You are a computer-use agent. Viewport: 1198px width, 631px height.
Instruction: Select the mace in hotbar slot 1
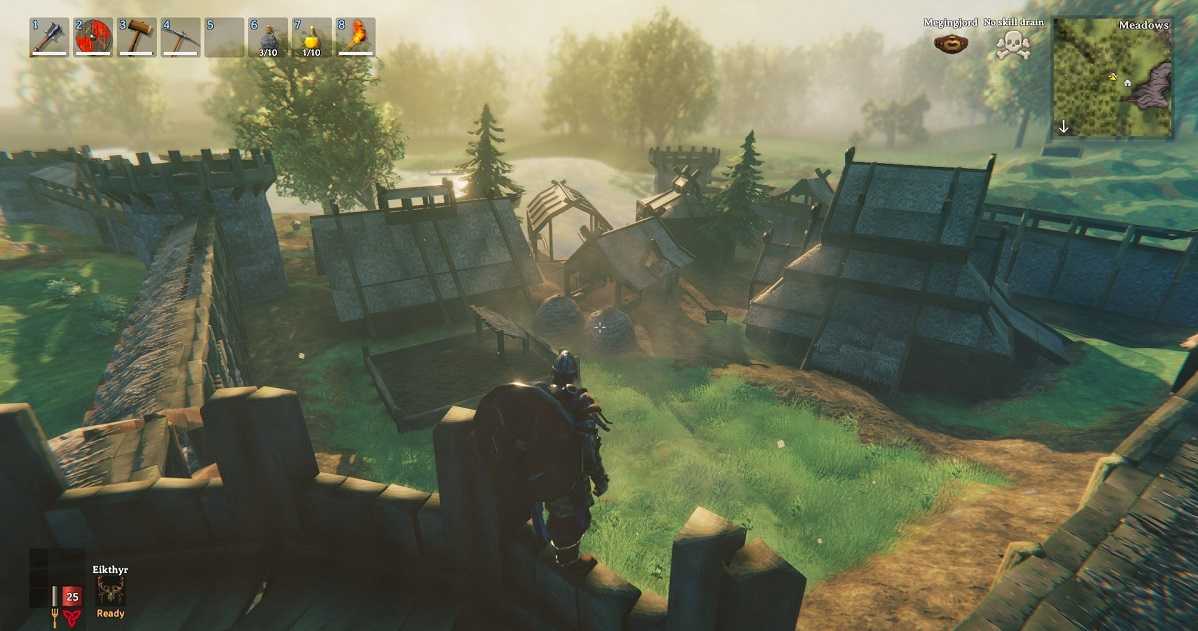49,37
